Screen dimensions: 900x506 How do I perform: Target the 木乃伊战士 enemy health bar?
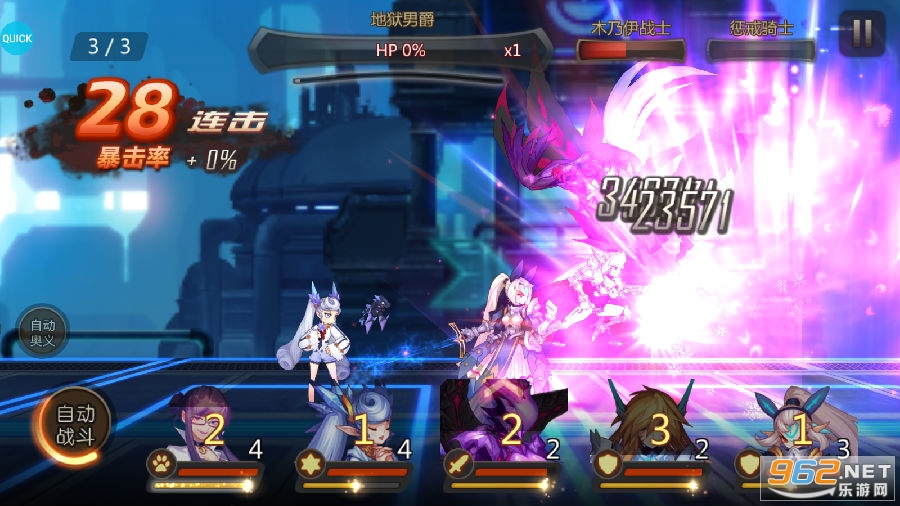(x=630, y=50)
